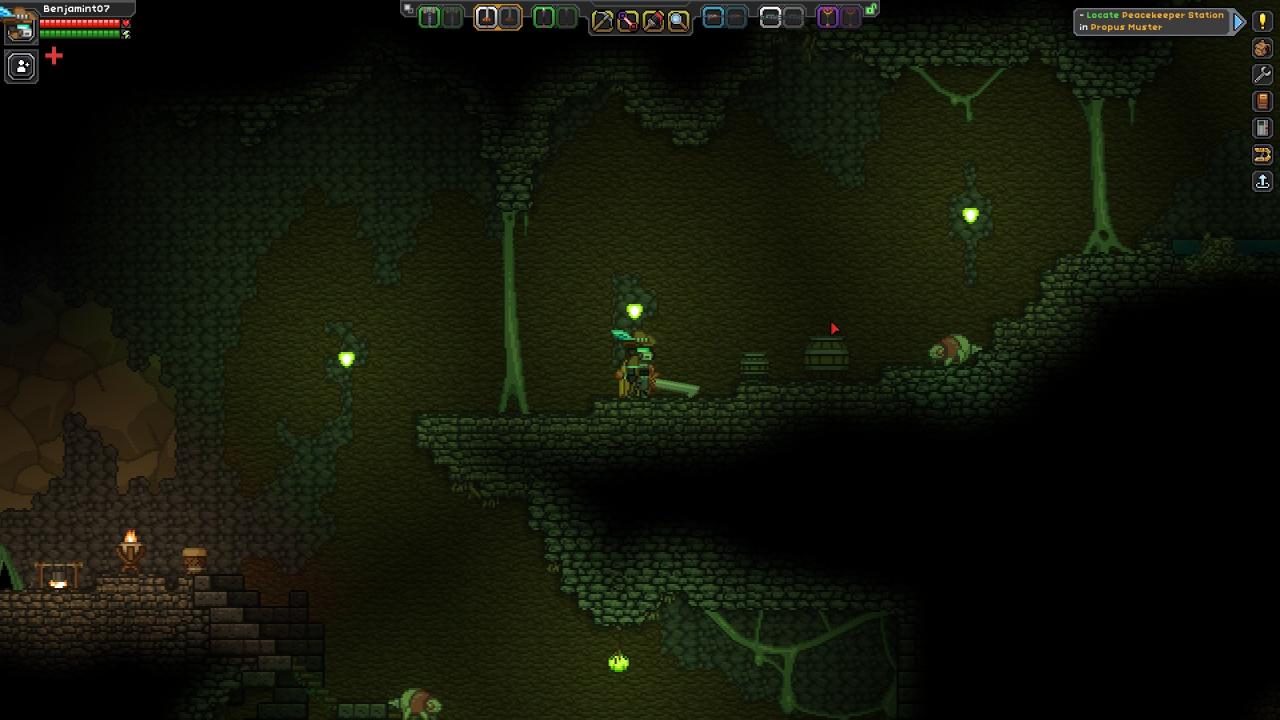1280x720 pixels.
Task: Open the collections icon above the beam-up button
Action: (1262, 154)
